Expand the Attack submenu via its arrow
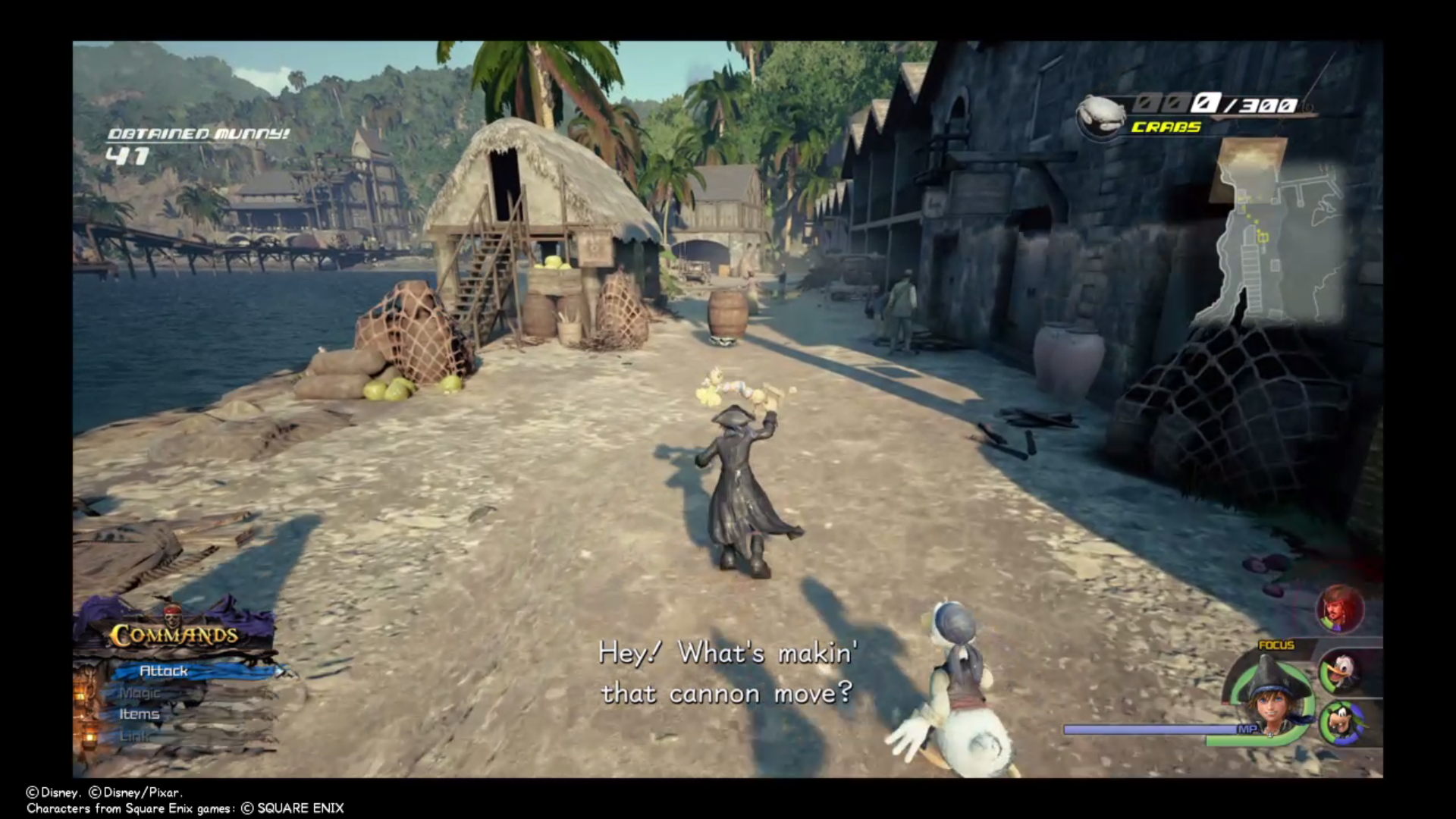The image size is (1456, 819). click(x=282, y=671)
